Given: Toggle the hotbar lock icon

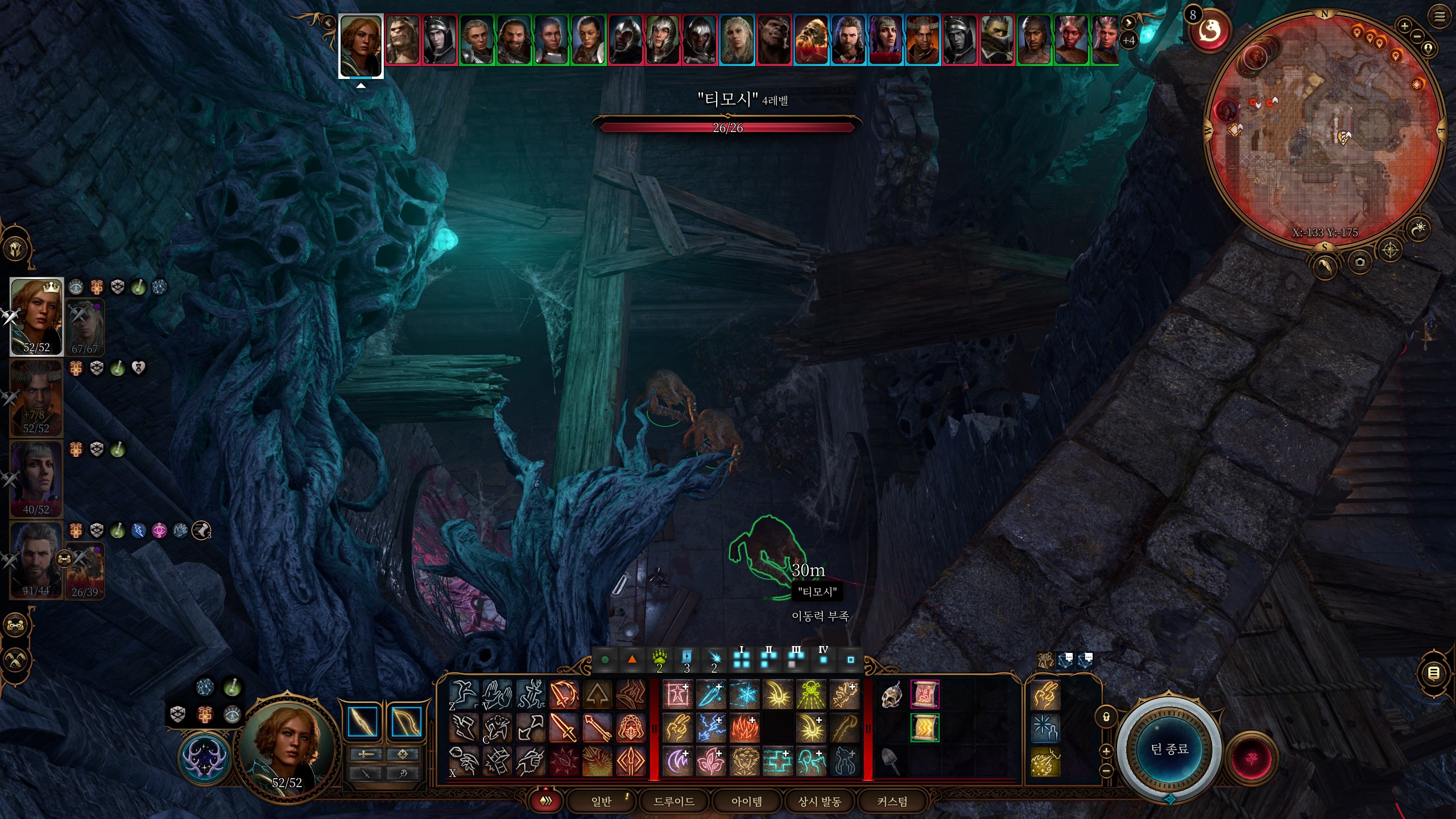Looking at the screenshot, I should tap(1106, 717).
